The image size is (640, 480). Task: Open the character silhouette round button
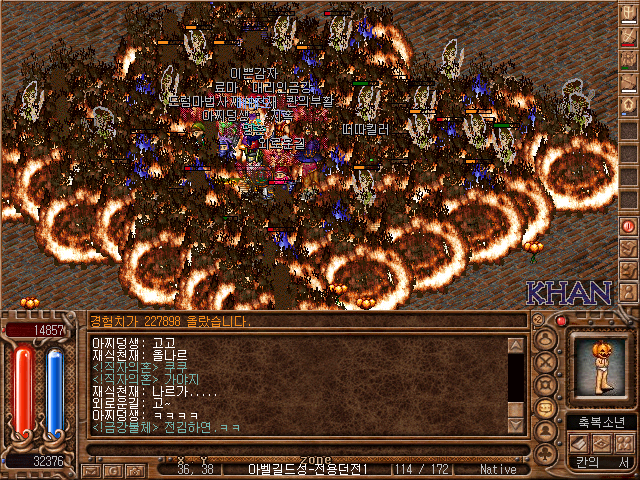point(546,338)
